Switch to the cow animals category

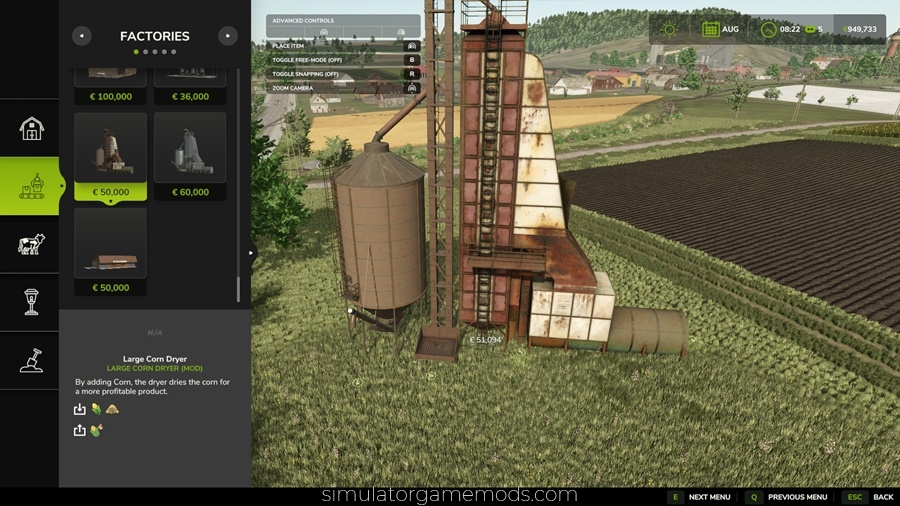pyautogui.click(x=31, y=244)
